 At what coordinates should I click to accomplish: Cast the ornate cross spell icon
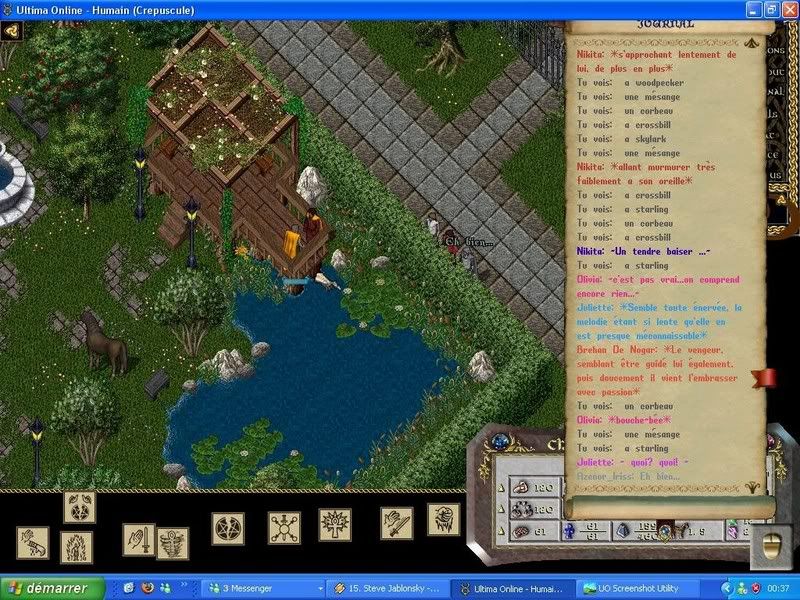tap(334, 524)
